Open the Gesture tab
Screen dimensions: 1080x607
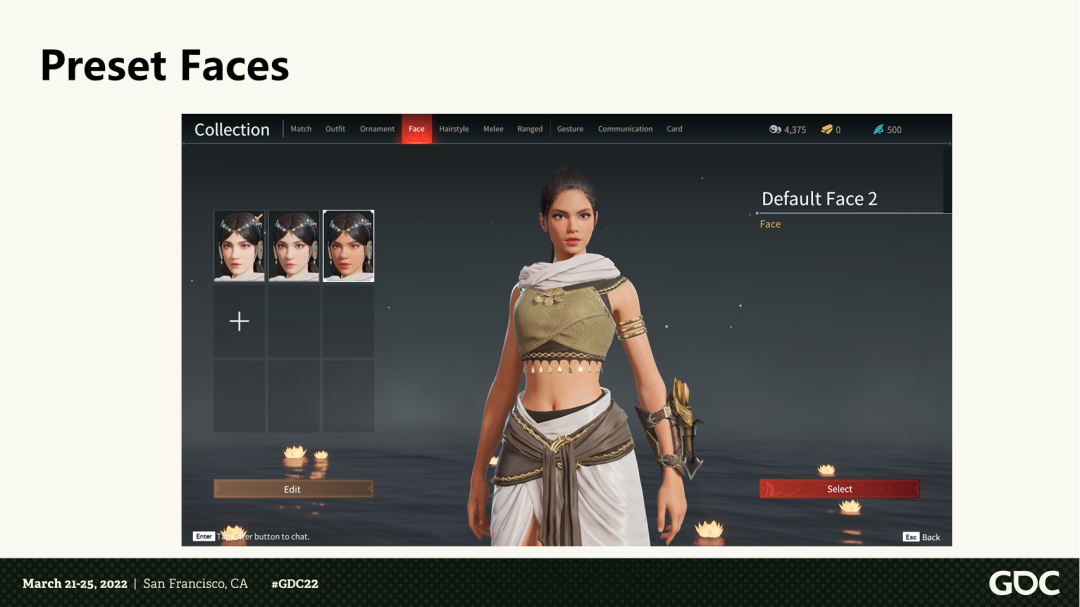[x=570, y=129]
